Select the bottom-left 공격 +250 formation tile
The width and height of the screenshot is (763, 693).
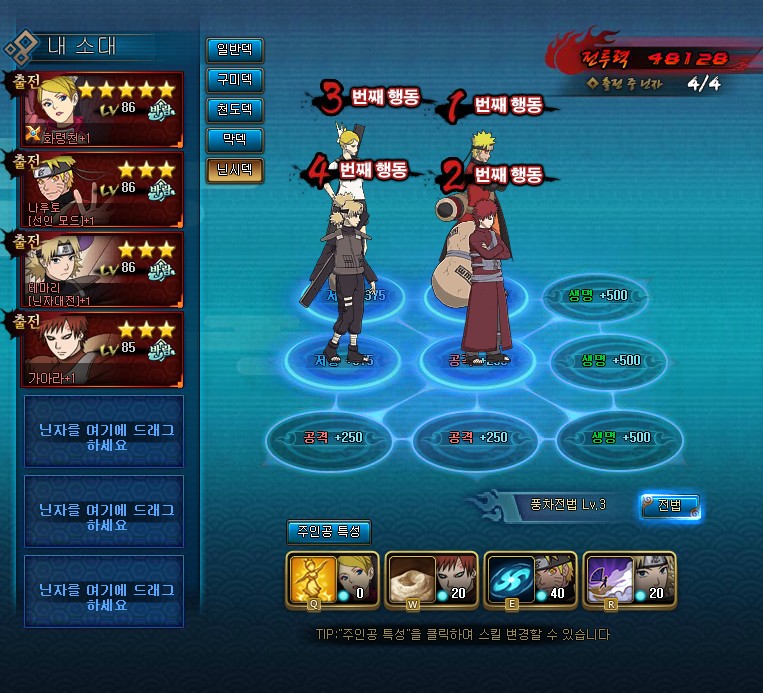pyautogui.click(x=325, y=438)
